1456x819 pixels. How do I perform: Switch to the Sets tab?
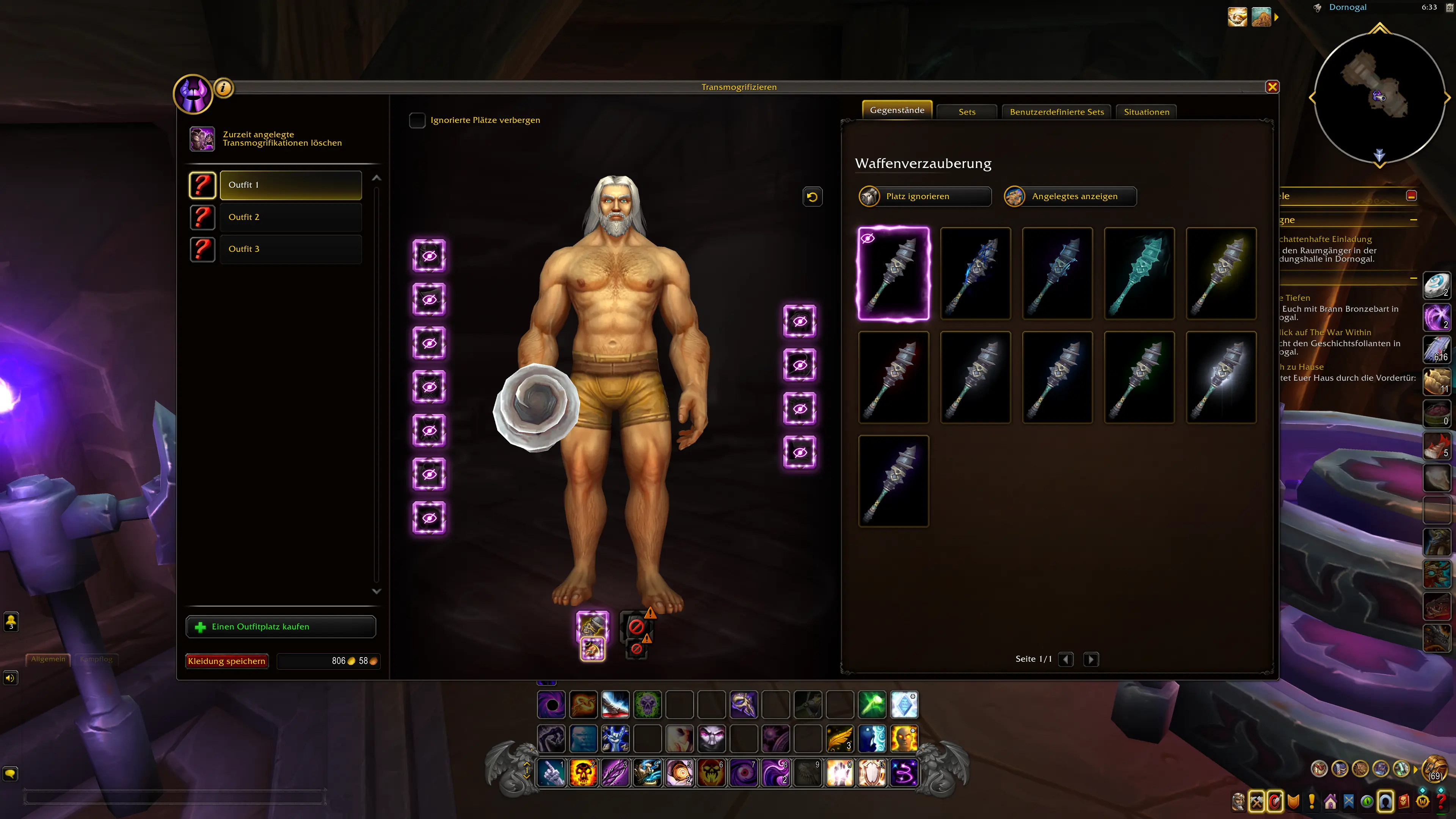[x=966, y=112]
